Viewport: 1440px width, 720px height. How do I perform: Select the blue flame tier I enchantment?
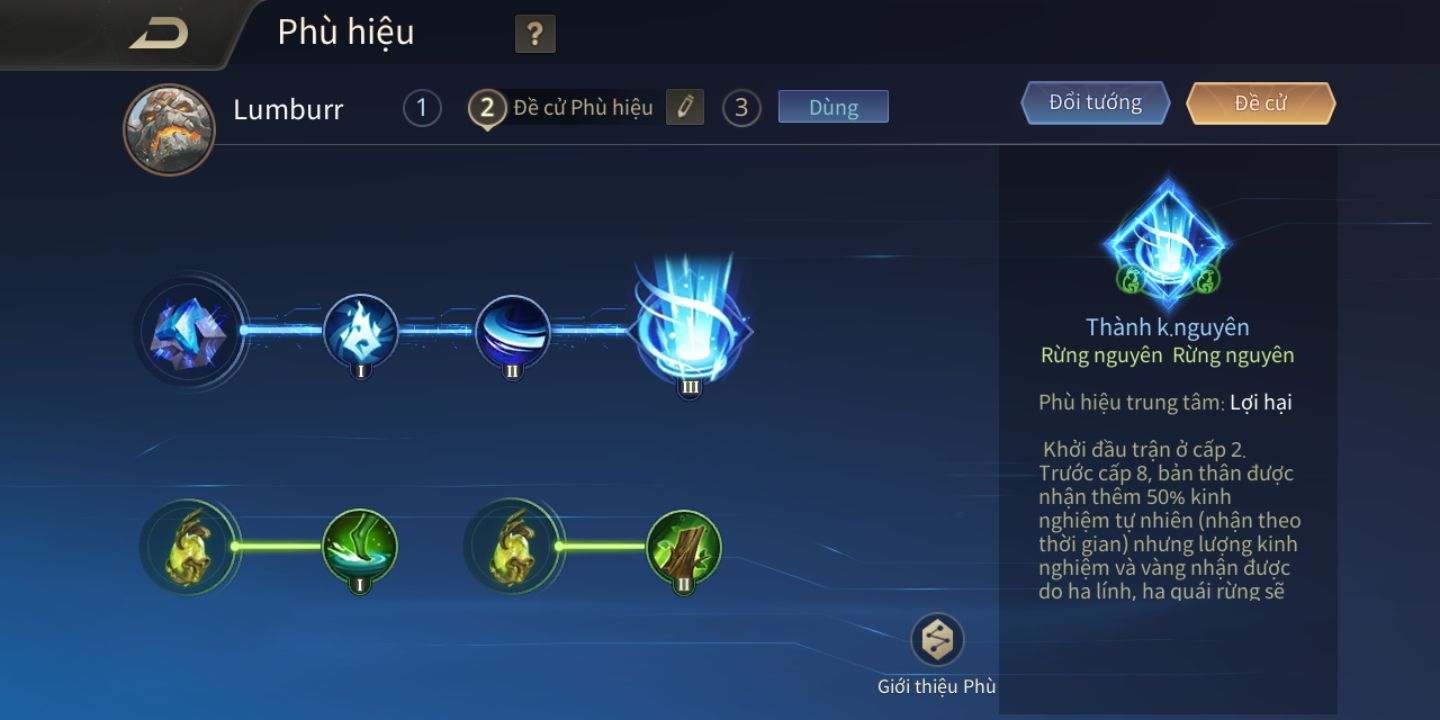coord(360,331)
